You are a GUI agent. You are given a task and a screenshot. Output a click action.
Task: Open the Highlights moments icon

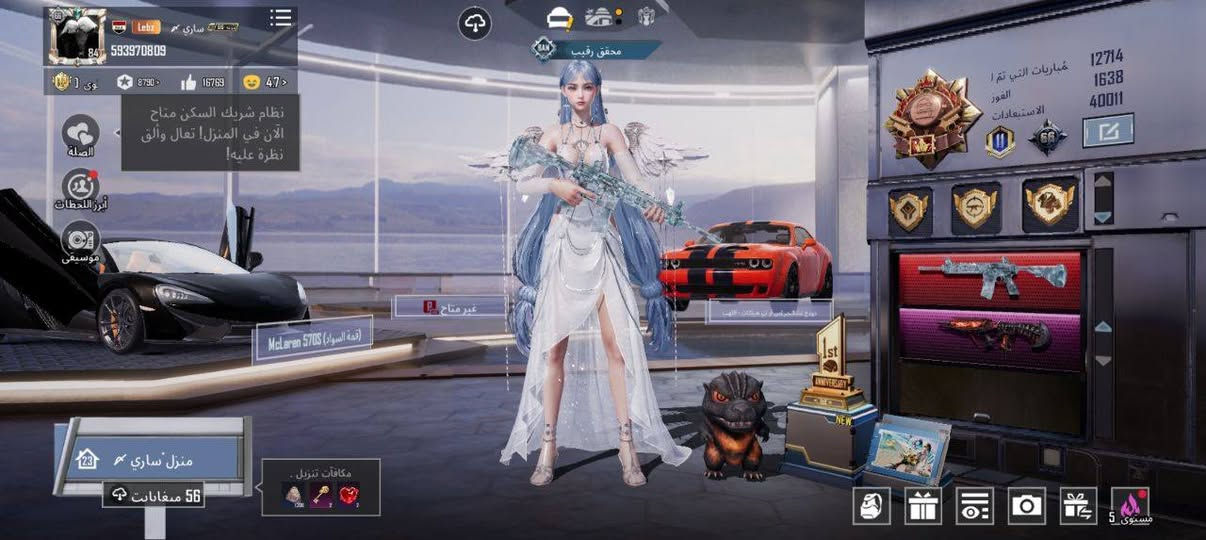click(x=80, y=187)
